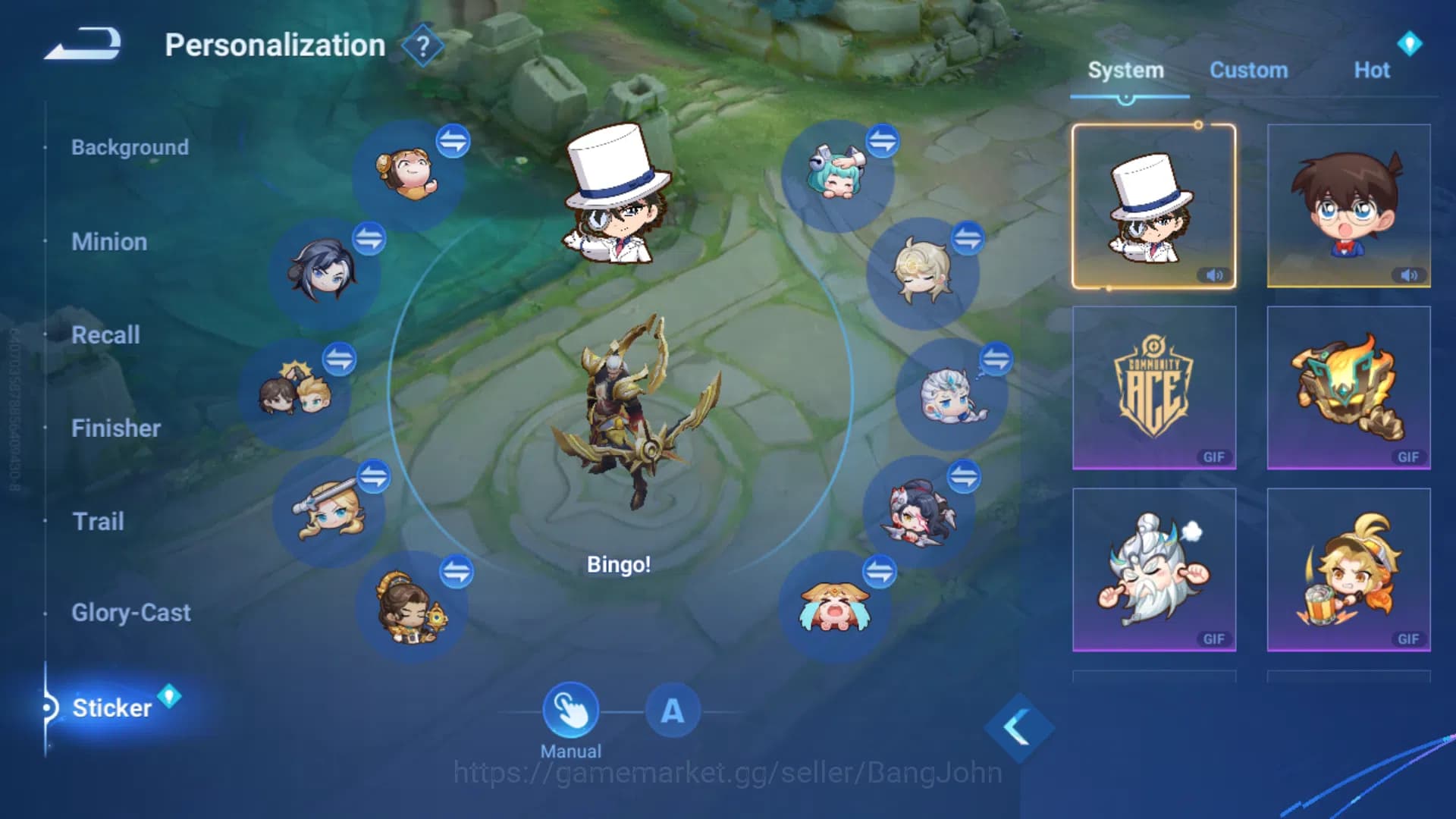This screenshot has width=1456, height=819.
Task: Select the crying character sticker wheel slot
Action: (834, 607)
